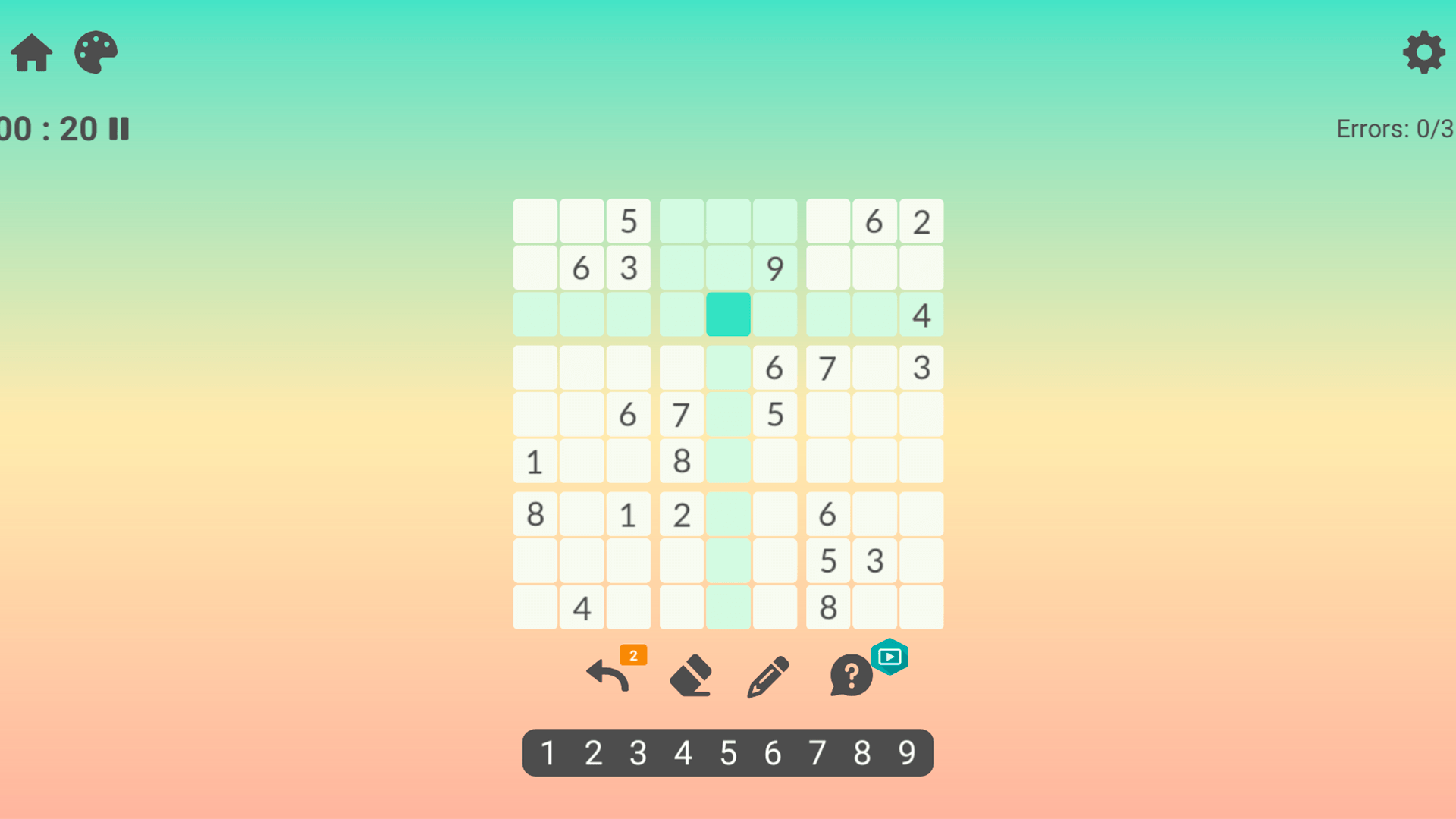
Task: Click the highlighted teal selected cell
Action: 728,314
